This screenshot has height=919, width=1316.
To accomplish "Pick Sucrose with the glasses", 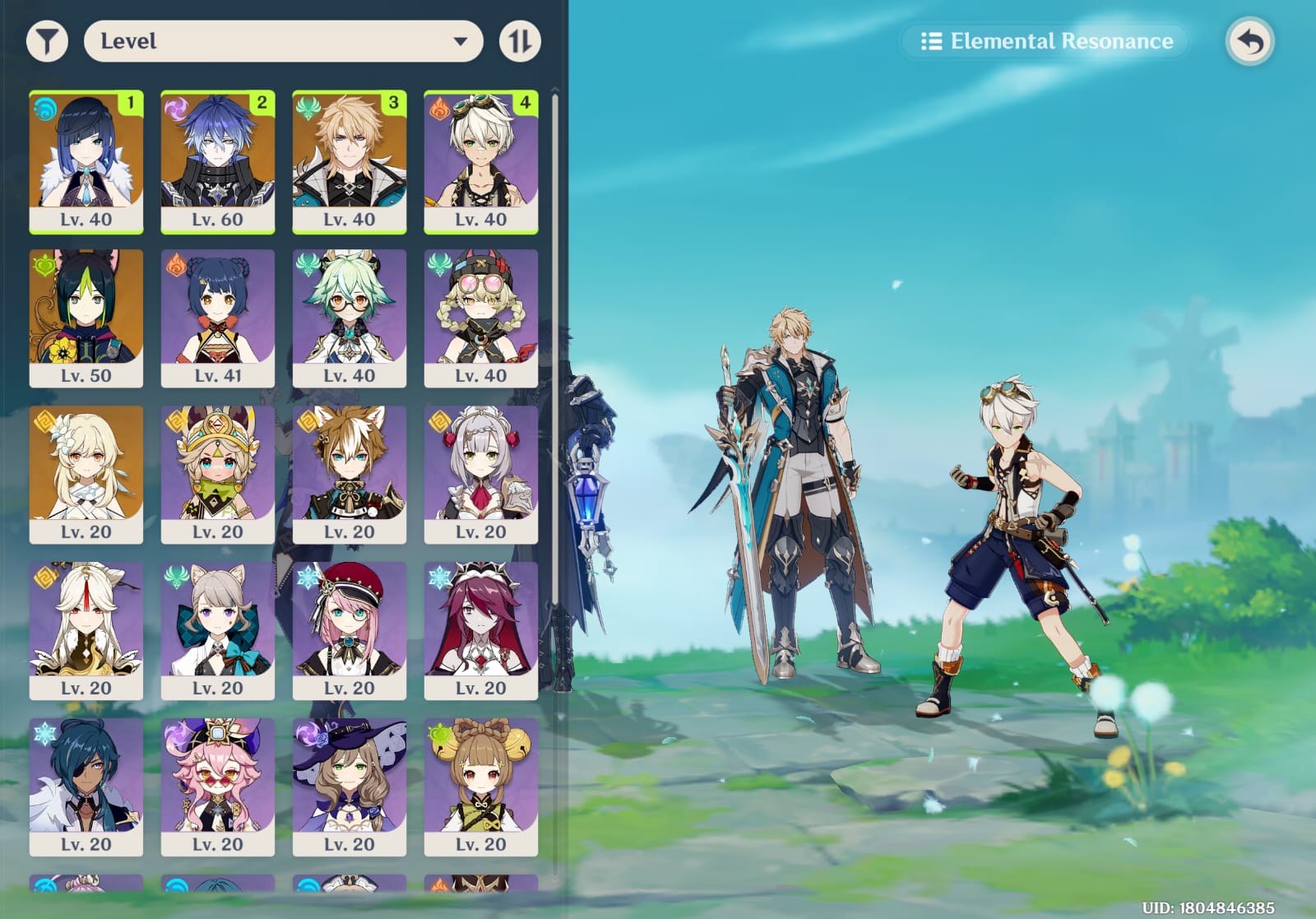I will point(350,318).
